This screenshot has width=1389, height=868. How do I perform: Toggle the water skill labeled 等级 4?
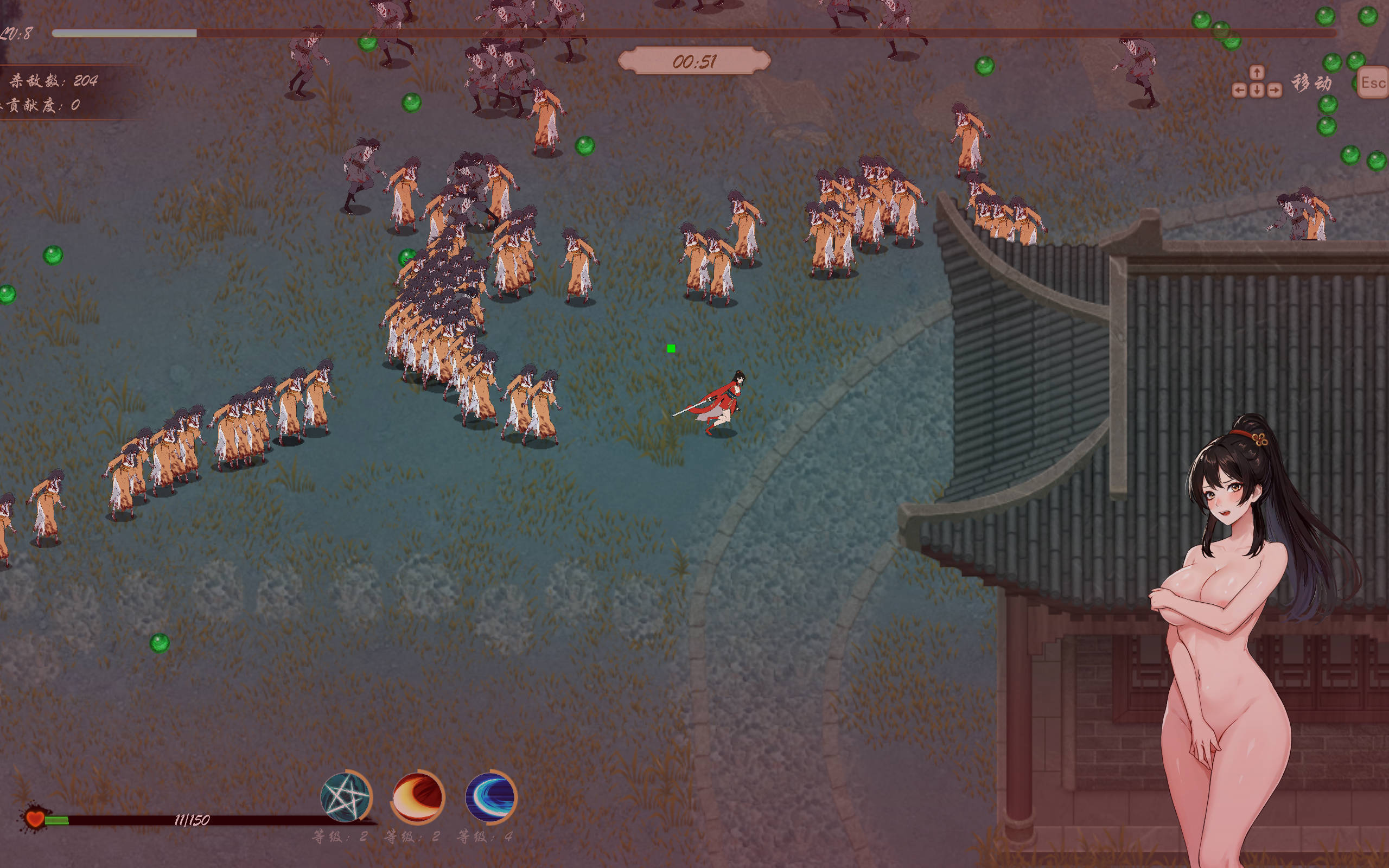pos(485,837)
